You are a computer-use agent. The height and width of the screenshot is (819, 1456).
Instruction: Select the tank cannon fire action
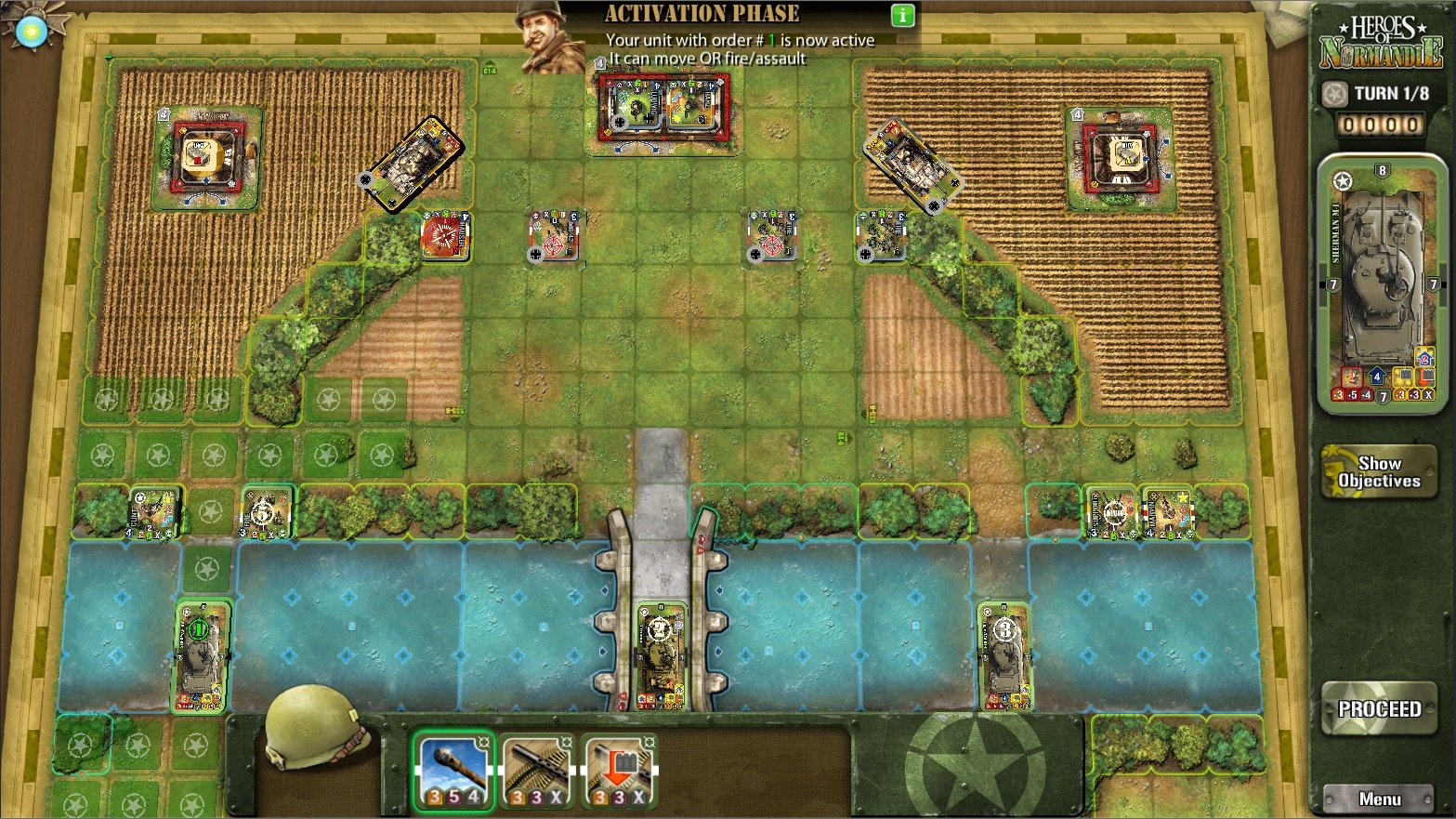point(454,771)
